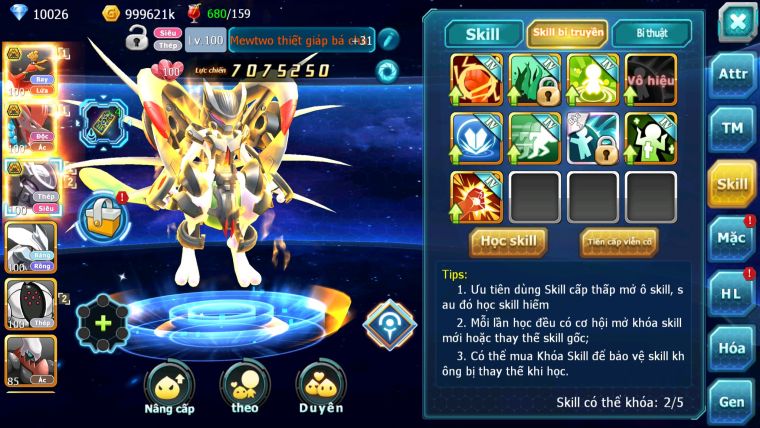This screenshot has width=760, height=428.
Task: Open the Bí thuật tab
Action: 649,33
